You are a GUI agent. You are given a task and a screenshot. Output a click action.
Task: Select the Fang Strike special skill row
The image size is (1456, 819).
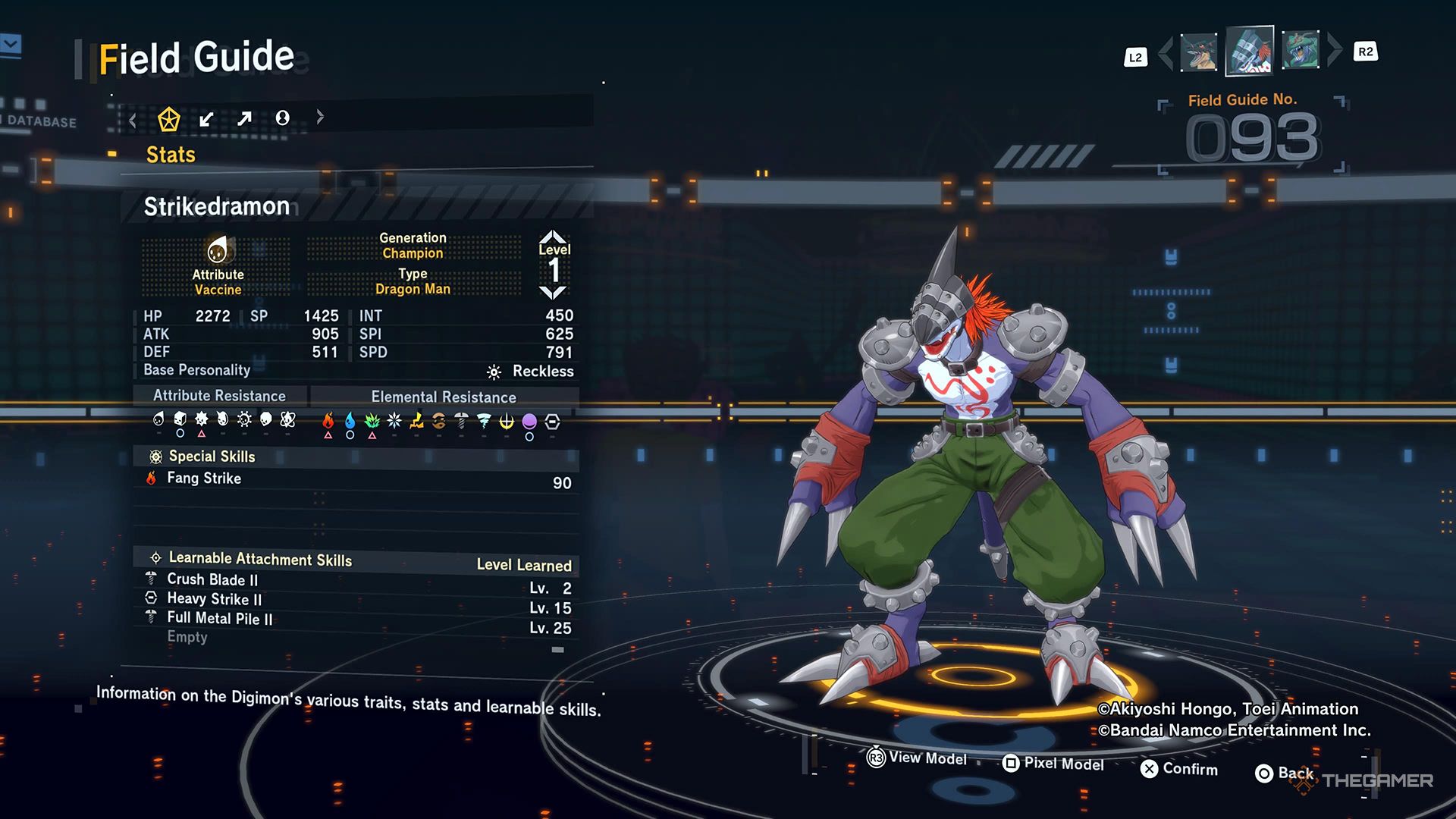pos(356,480)
